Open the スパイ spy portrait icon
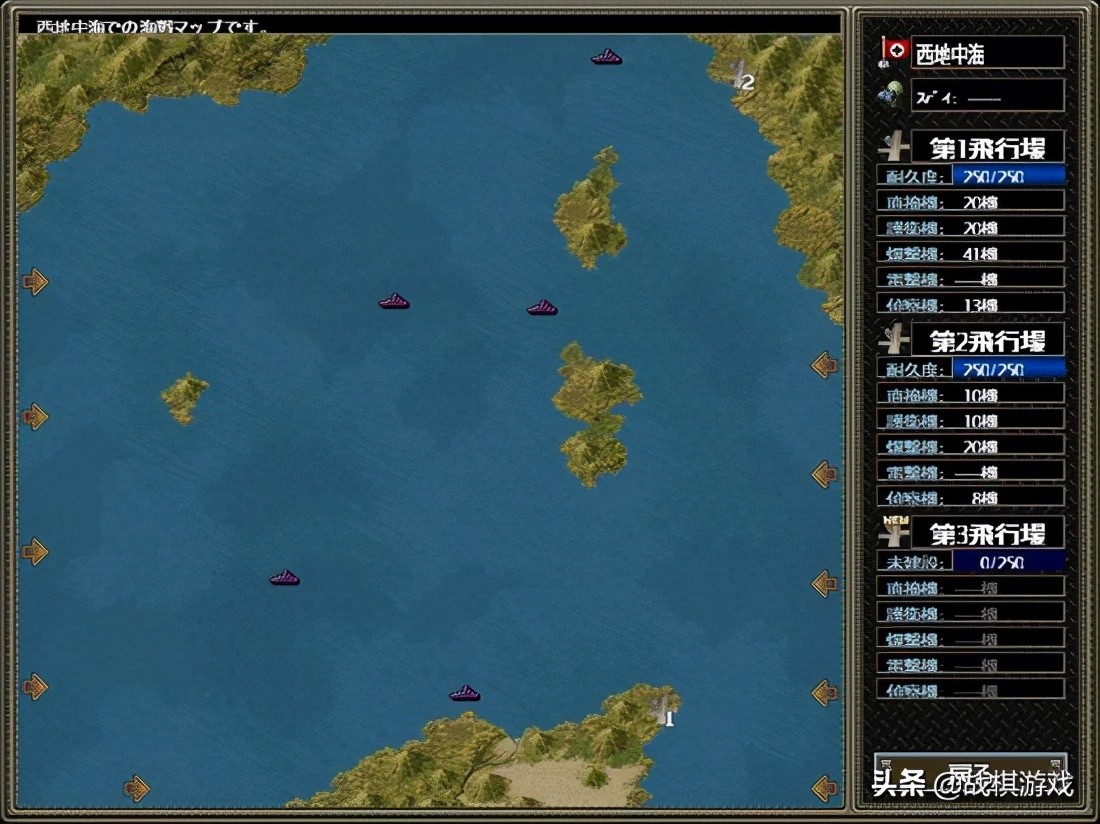This screenshot has height=824, width=1100. pos(892,96)
